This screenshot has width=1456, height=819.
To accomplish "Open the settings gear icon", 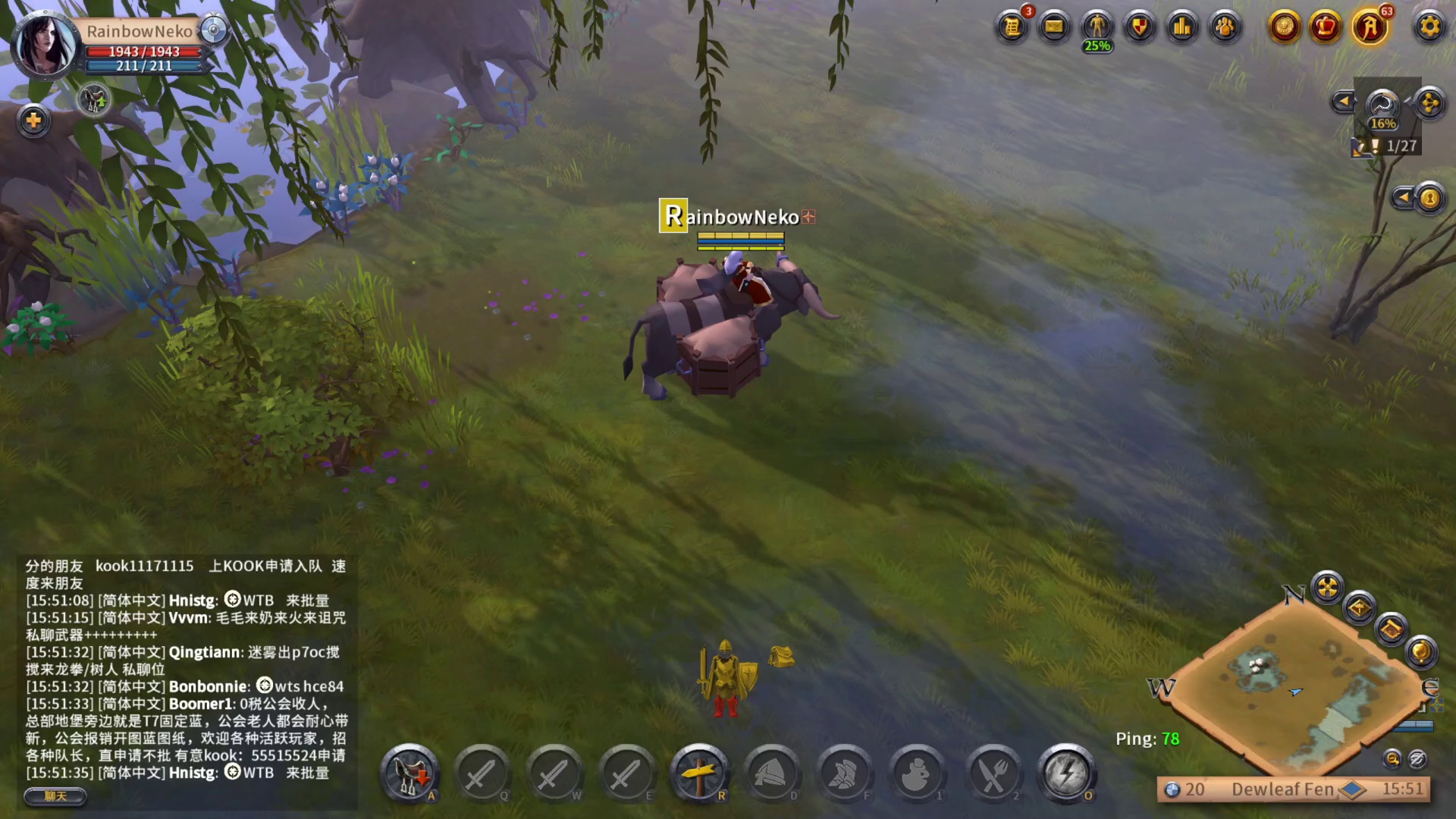I will tap(1429, 27).
